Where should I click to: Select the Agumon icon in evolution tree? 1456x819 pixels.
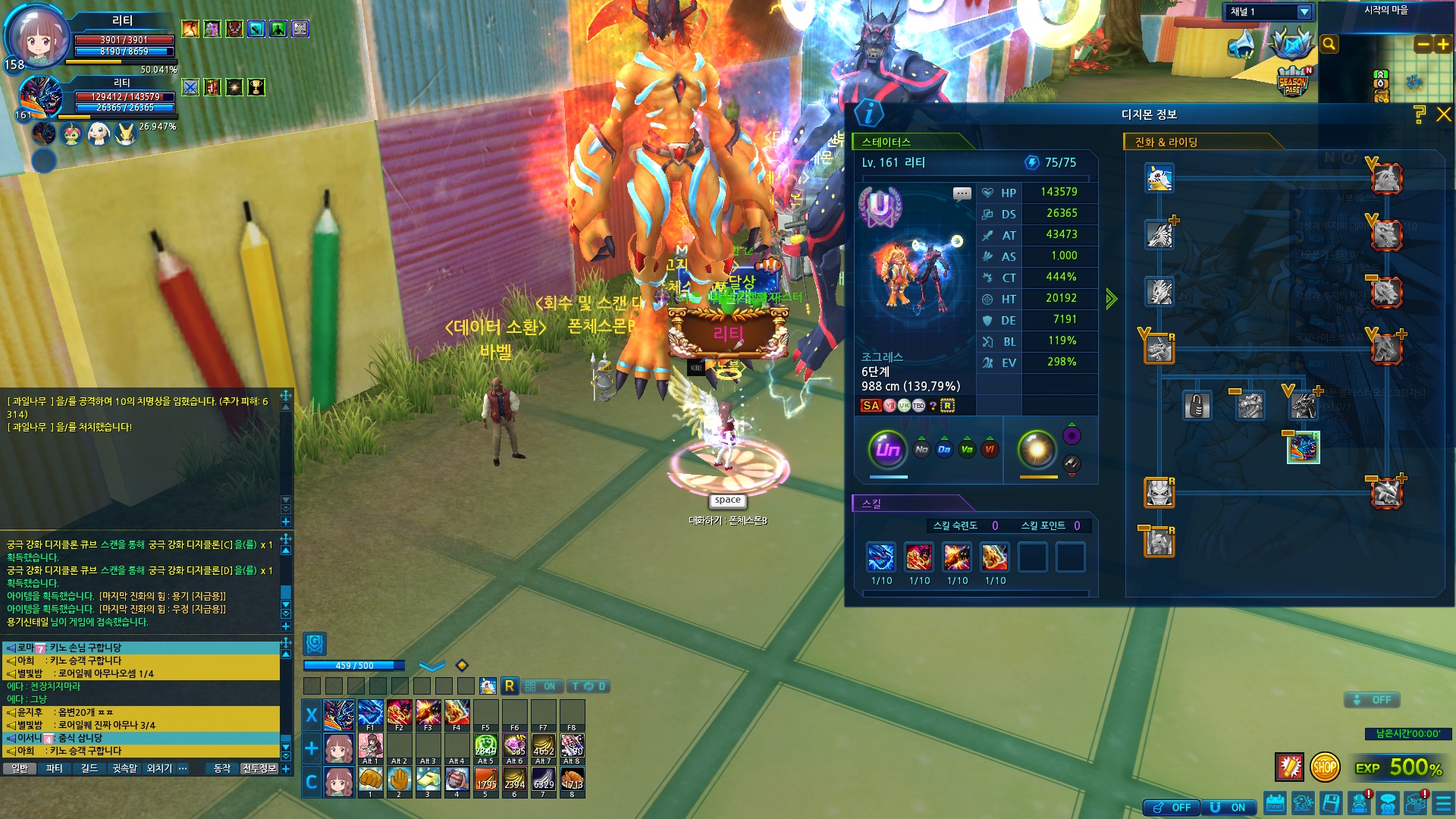point(1159,179)
